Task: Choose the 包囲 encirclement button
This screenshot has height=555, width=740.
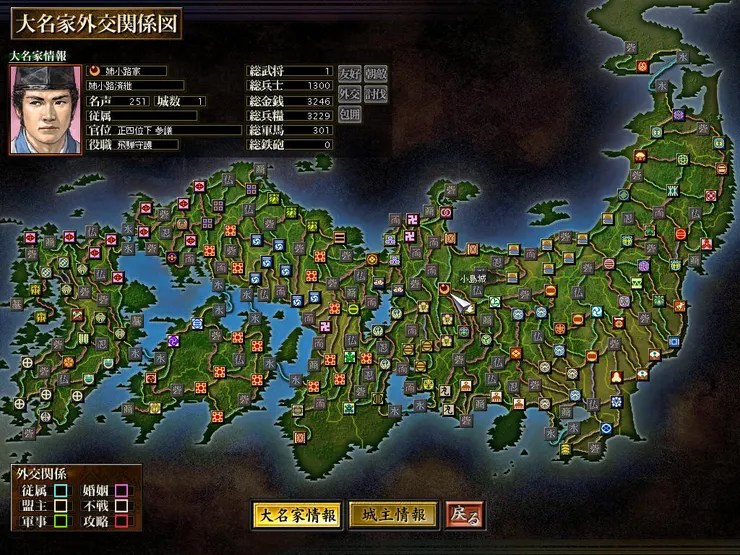Action: pos(348,113)
